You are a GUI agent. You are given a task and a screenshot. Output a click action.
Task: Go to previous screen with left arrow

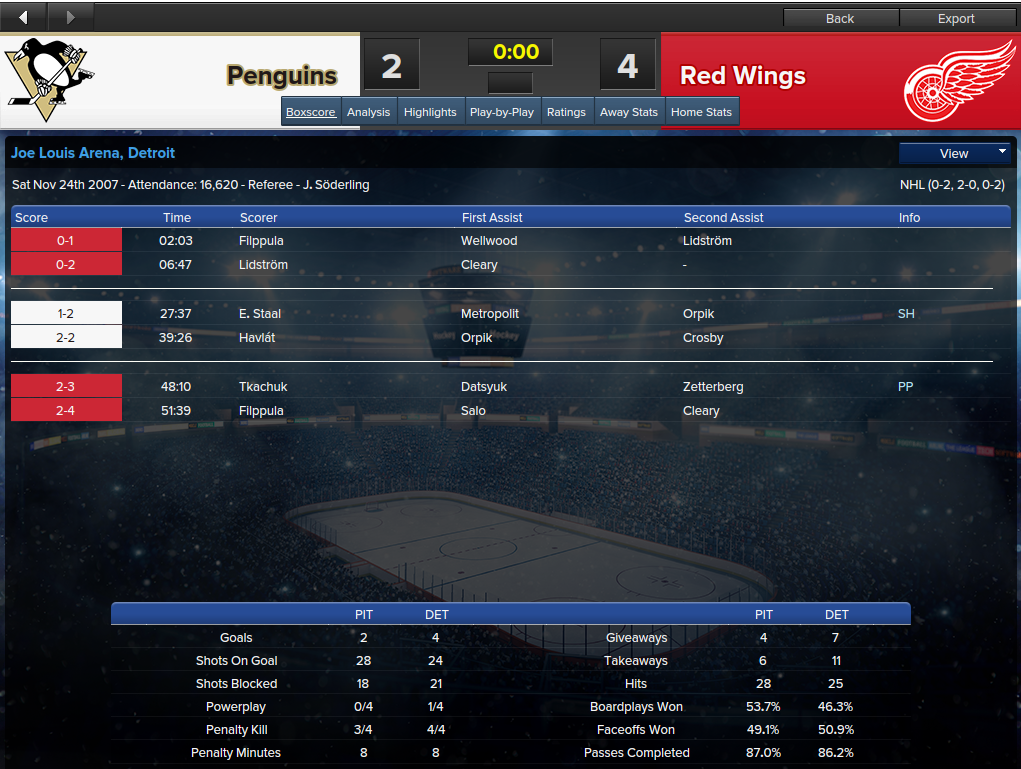(24, 17)
